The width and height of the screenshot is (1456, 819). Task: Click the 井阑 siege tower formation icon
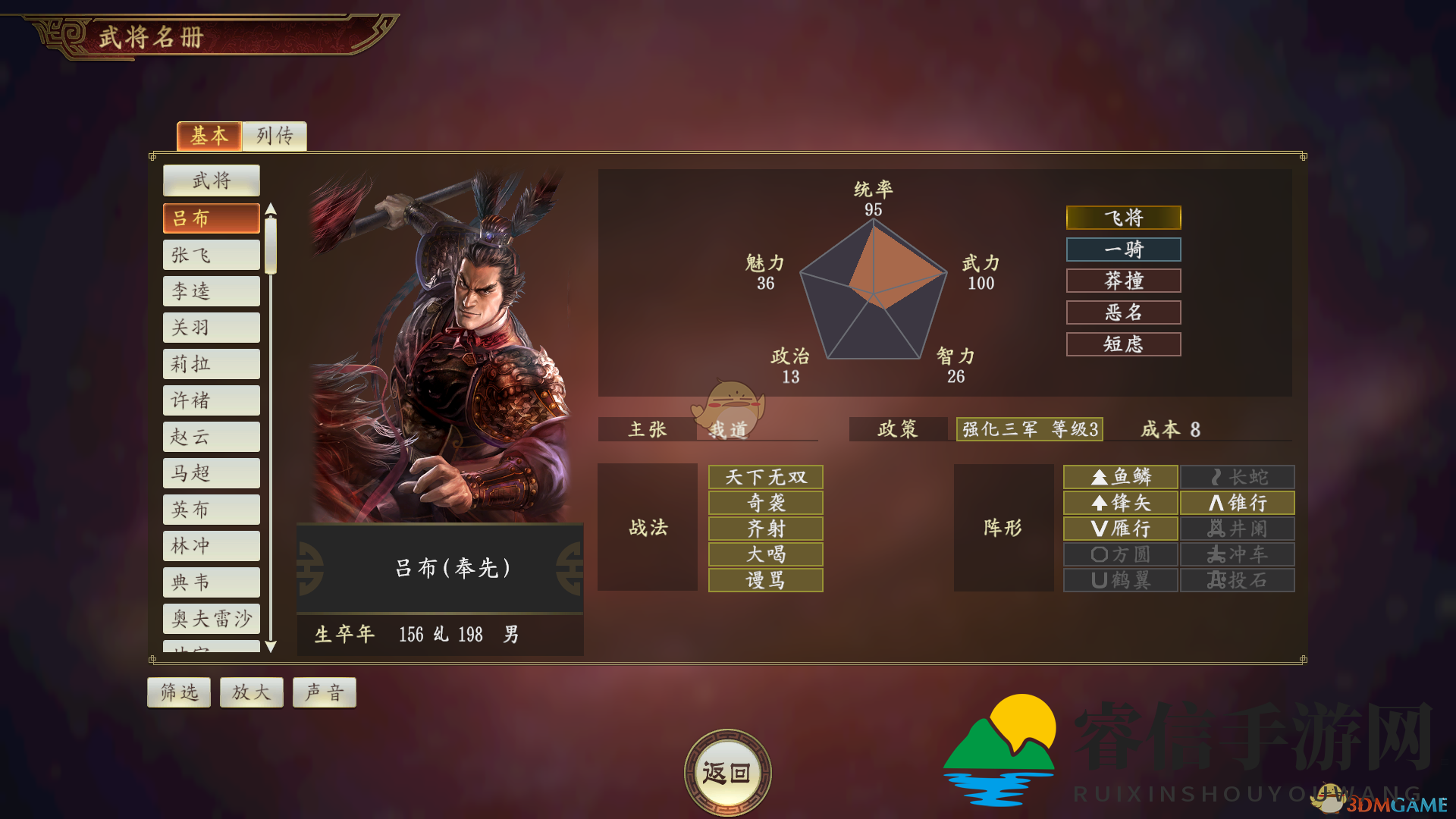pyautogui.click(x=1237, y=529)
